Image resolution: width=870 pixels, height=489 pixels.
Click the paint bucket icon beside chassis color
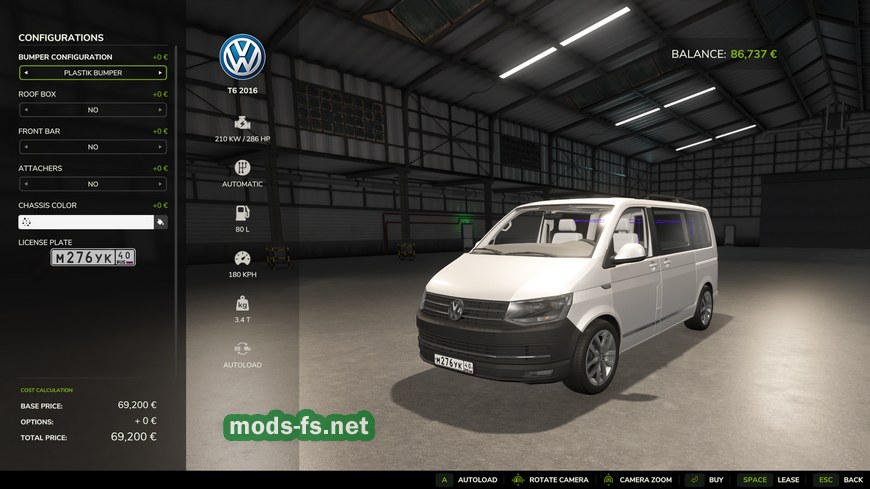(x=160, y=222)
